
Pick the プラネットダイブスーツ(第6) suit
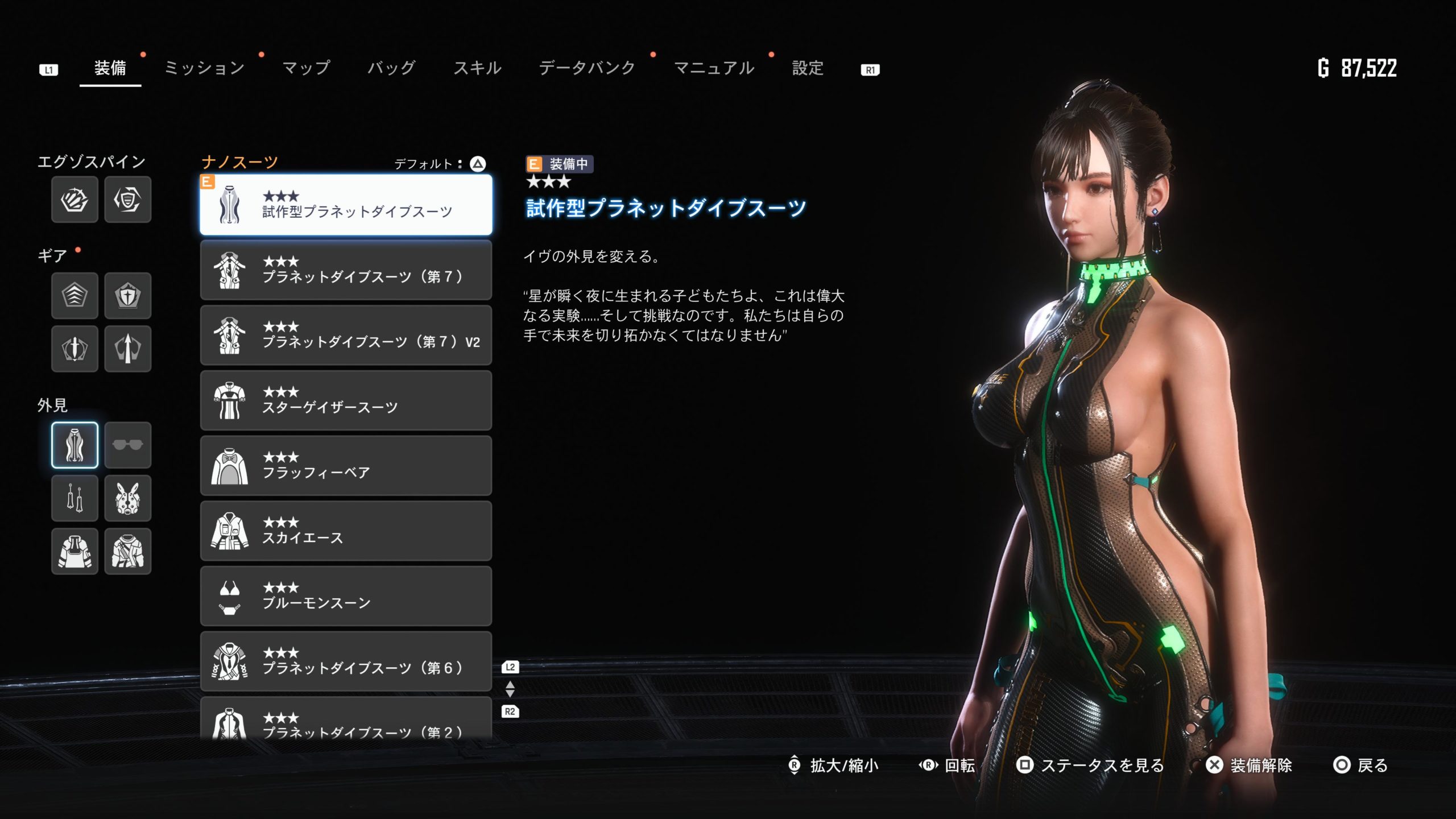click(346, 661)
